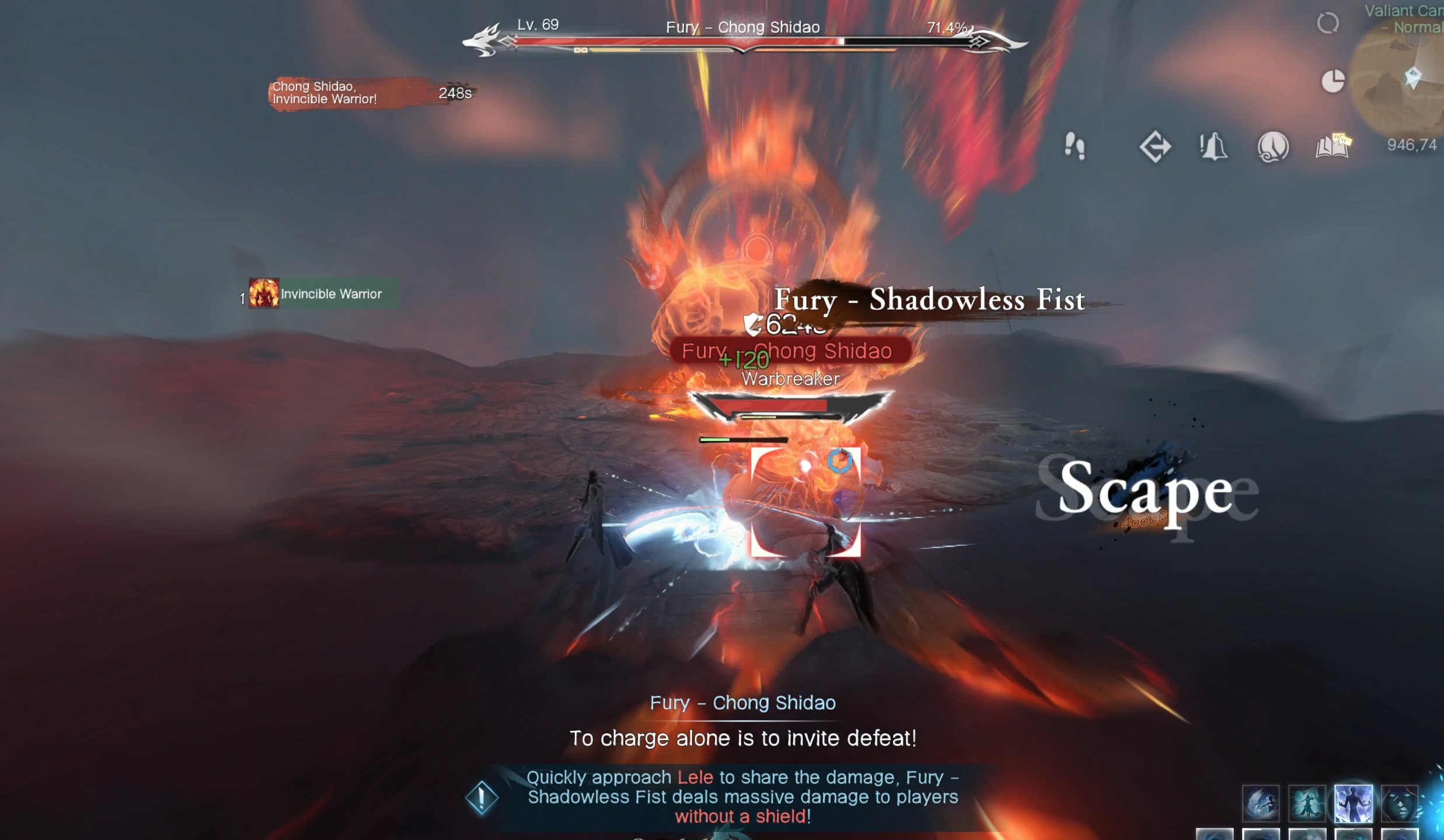Select the Fury - Chong Shidao nameplate

(x=790, y=351)
